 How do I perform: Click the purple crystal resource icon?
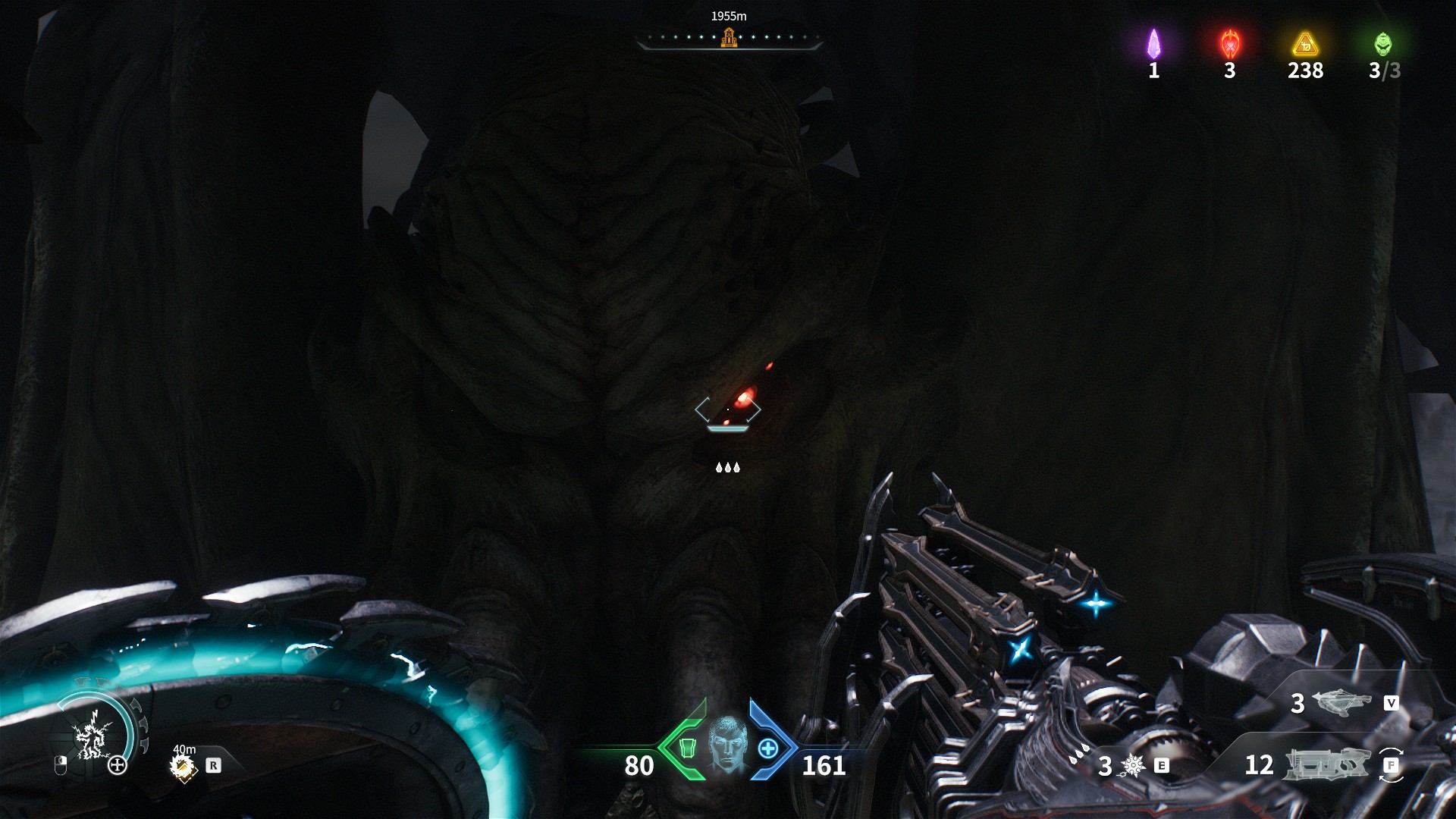pos(1153,44)
